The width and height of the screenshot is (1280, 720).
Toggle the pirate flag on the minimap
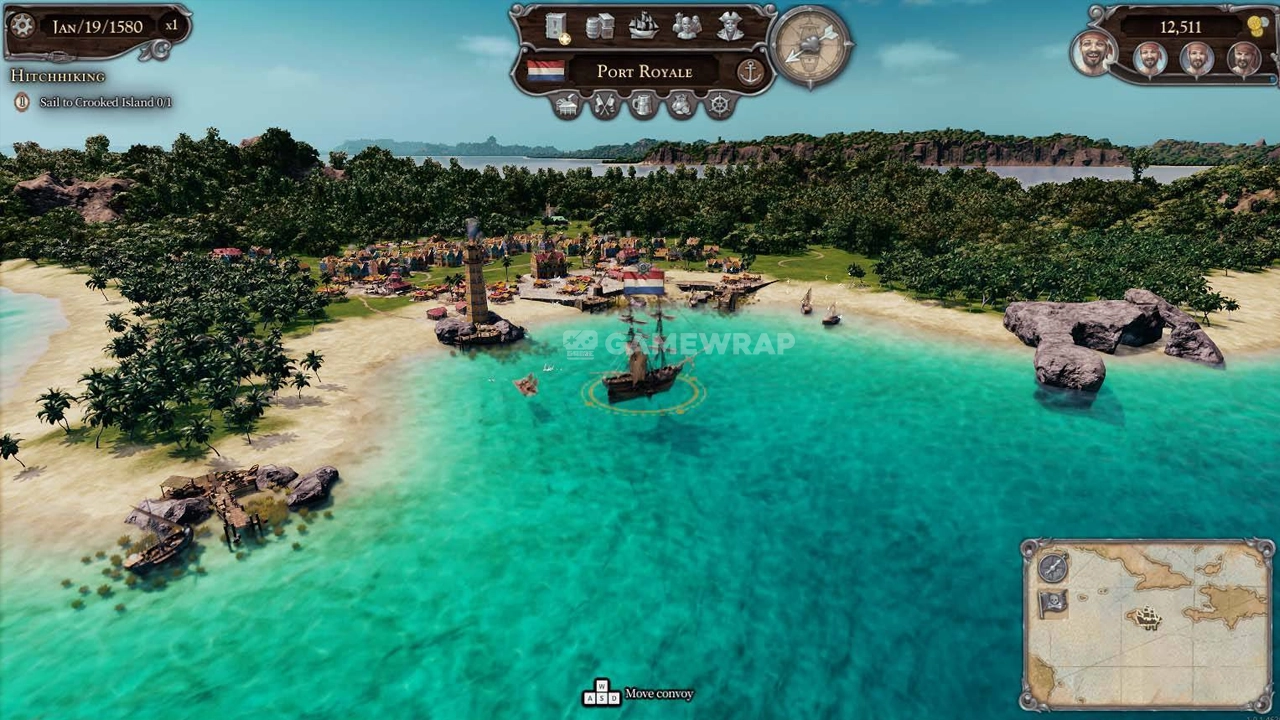pyautogui.click(x=1053, y=603)
